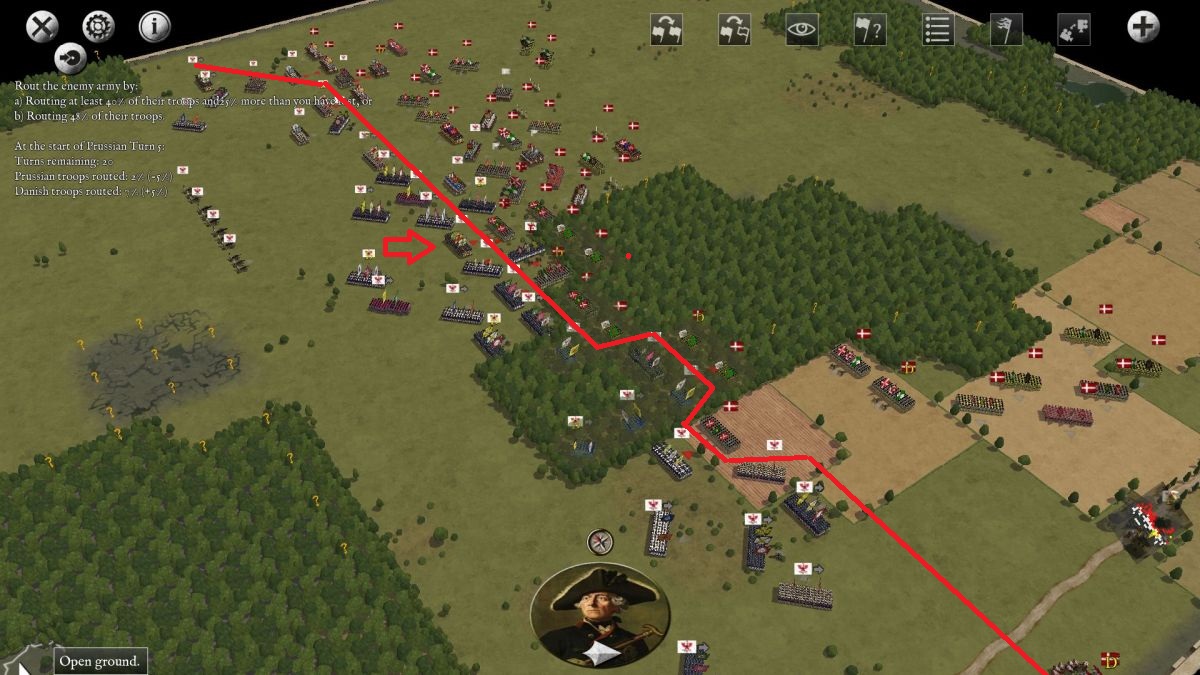Close the battle with the X button
Viewport: 1200px width, 675px height.
click(x=41, y=27)
